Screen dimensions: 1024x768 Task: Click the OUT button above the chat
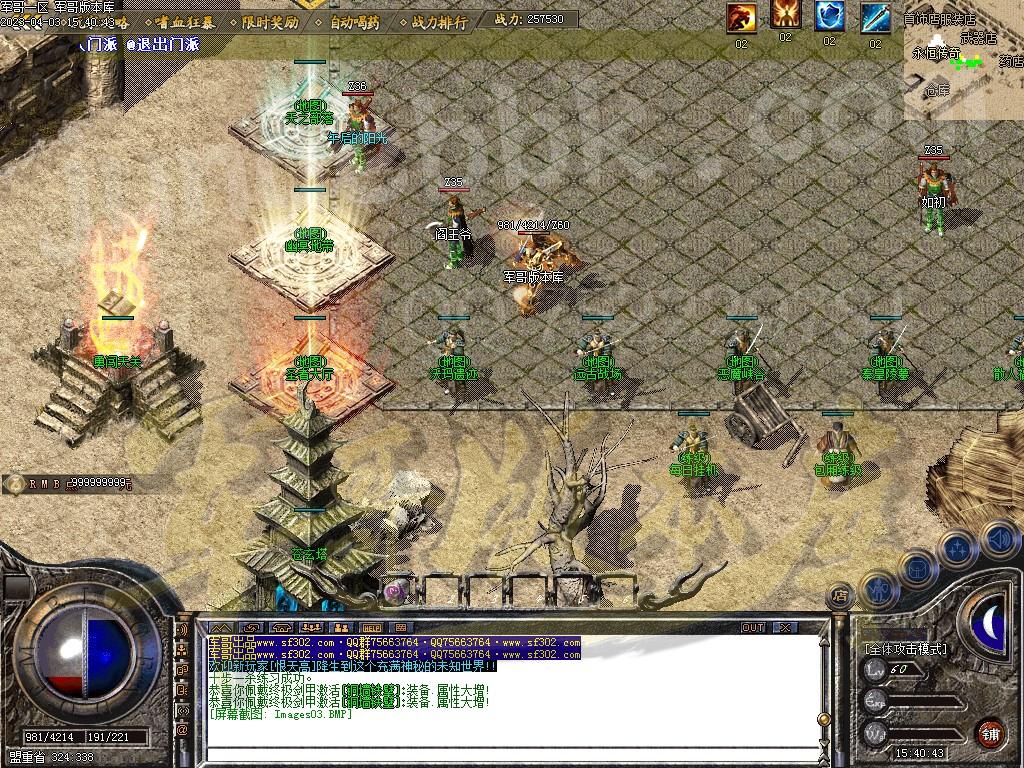(753, 627)
